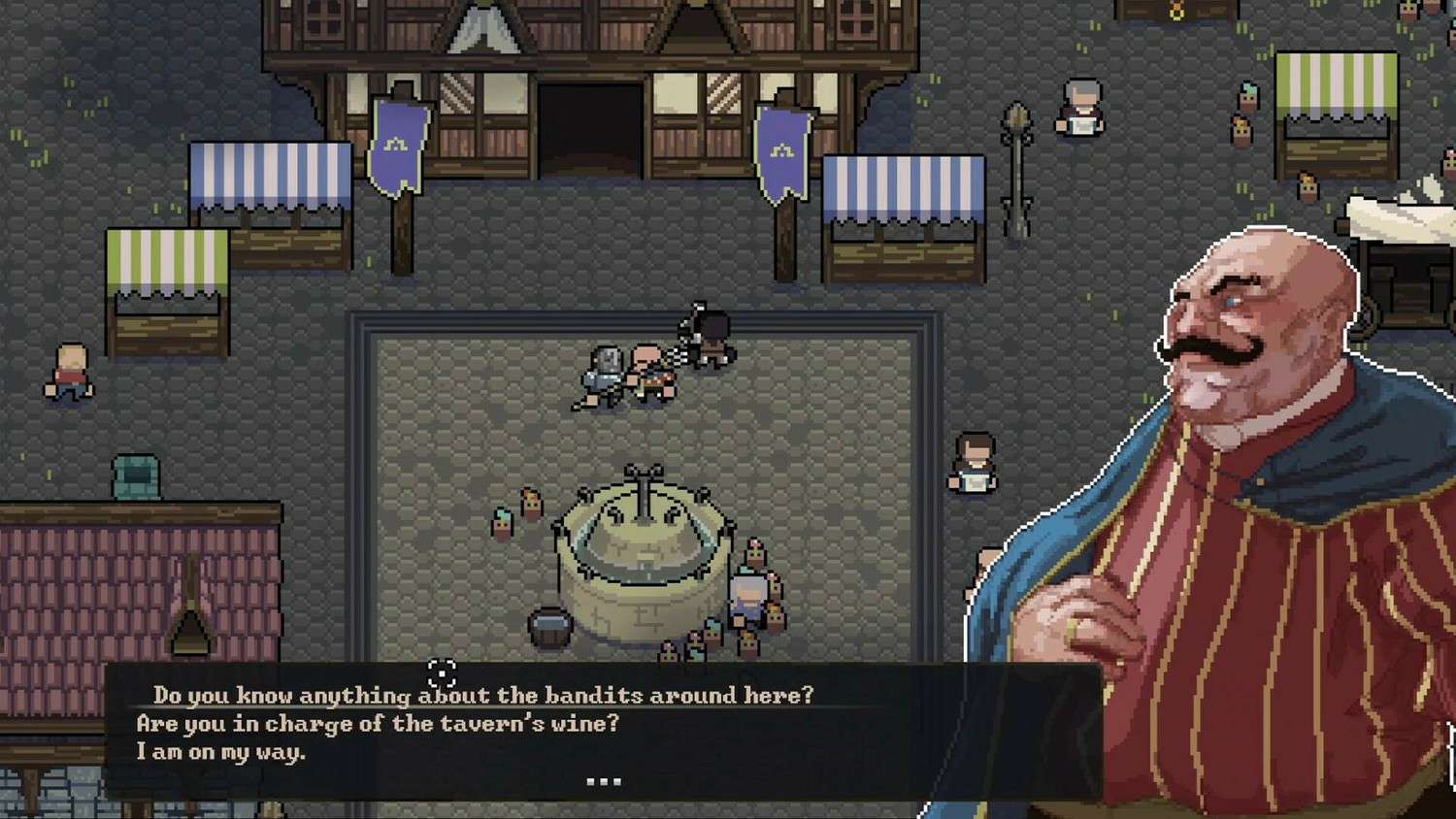The width and height of the screenshot is (1456, 819).
Task: Choose the tavern's wine question
Action: pyautogui.click(x=377, y=723)
